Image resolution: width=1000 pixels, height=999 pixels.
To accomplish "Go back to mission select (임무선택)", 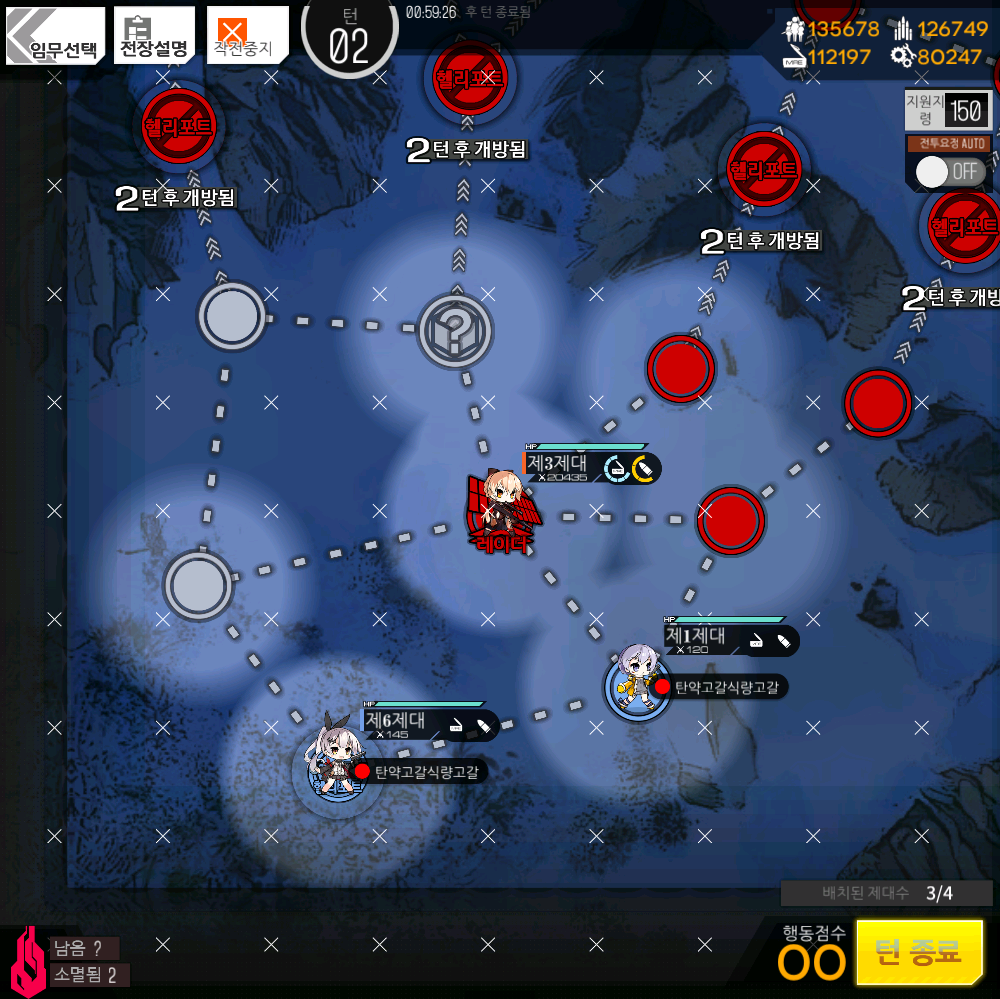I will pos(55,36).
